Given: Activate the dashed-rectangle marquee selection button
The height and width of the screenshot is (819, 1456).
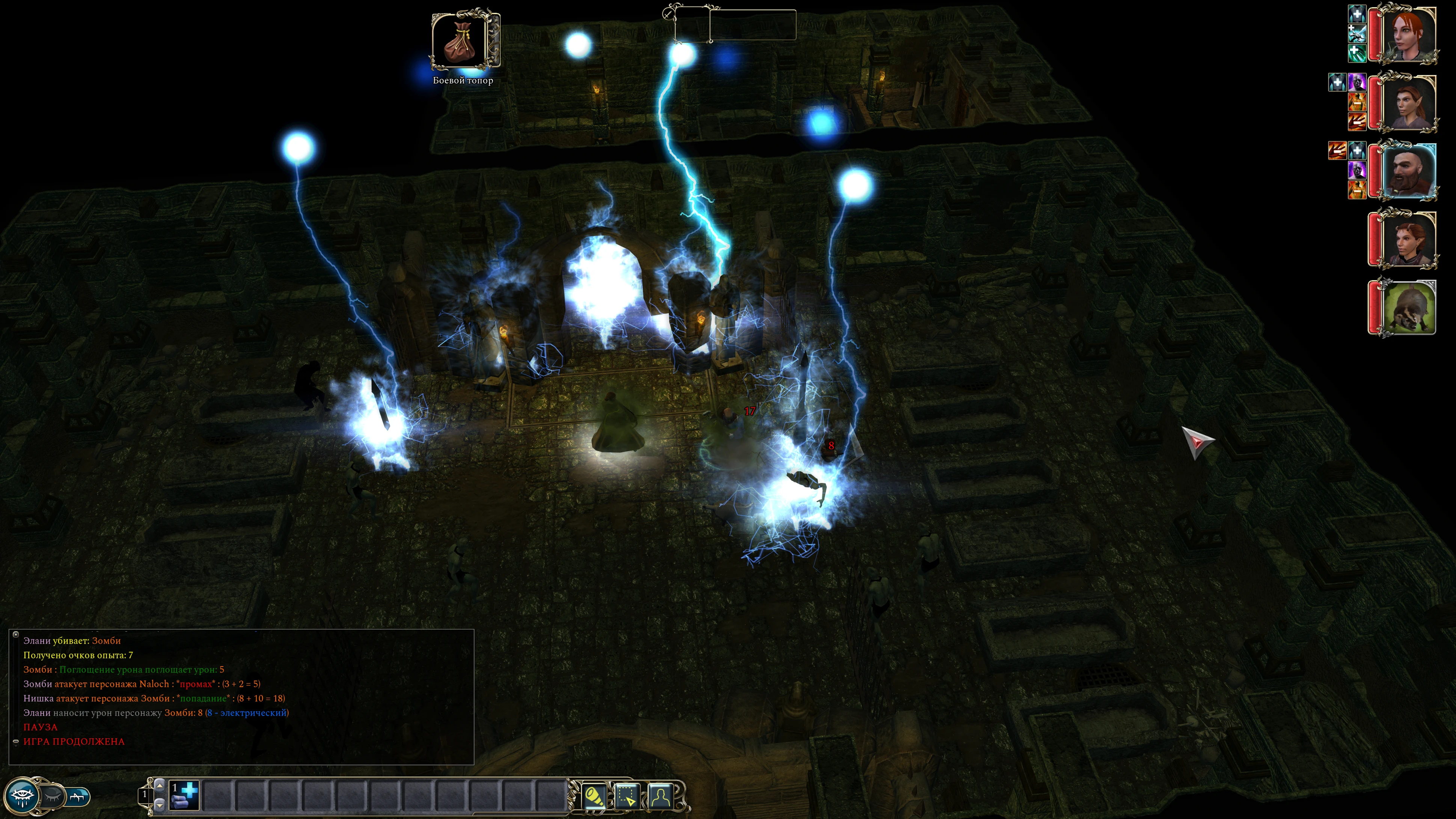Looking at the screenshot, I should [627, 796].
